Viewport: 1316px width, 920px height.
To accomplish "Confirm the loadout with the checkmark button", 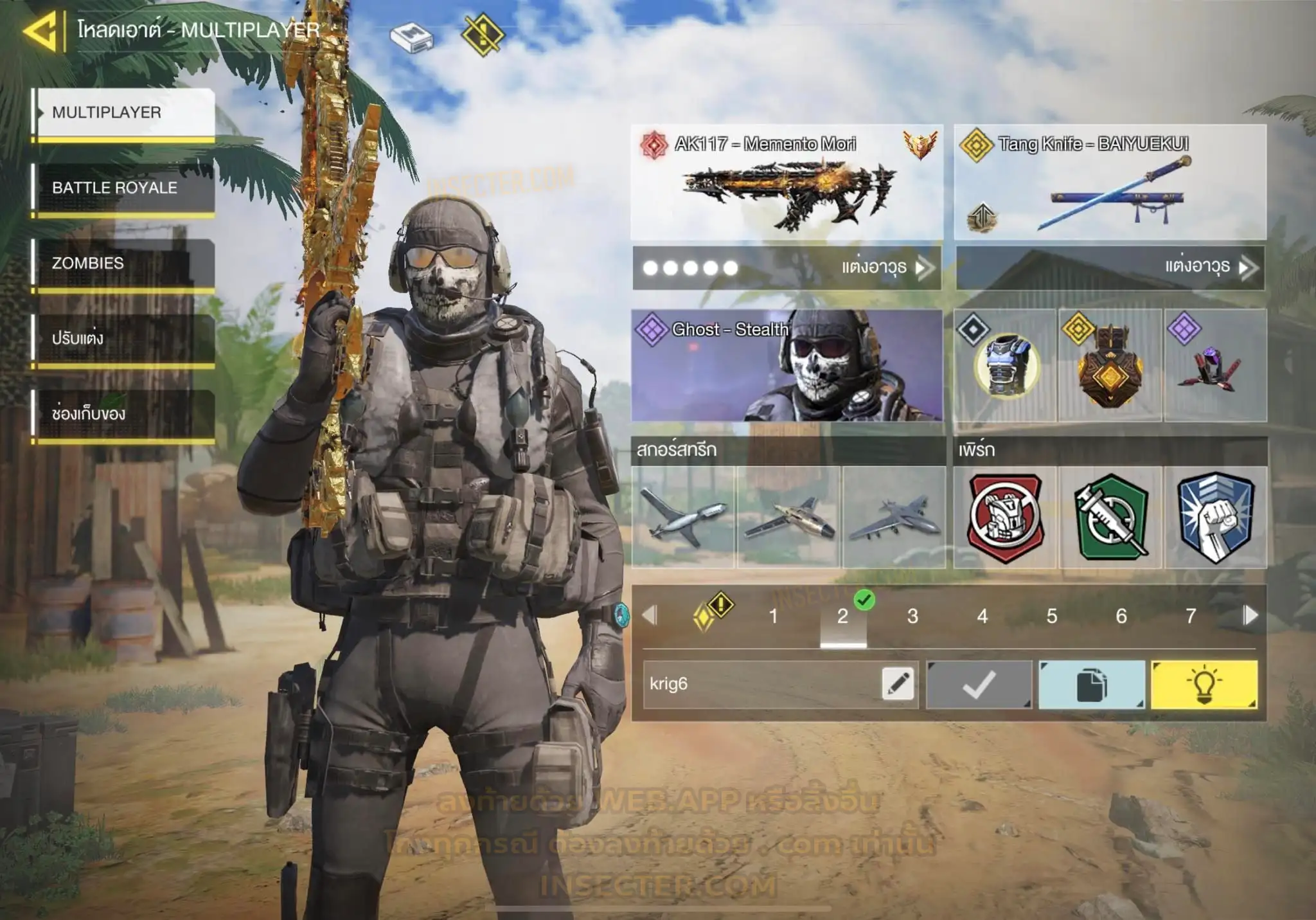I will (x=979, y=685).
